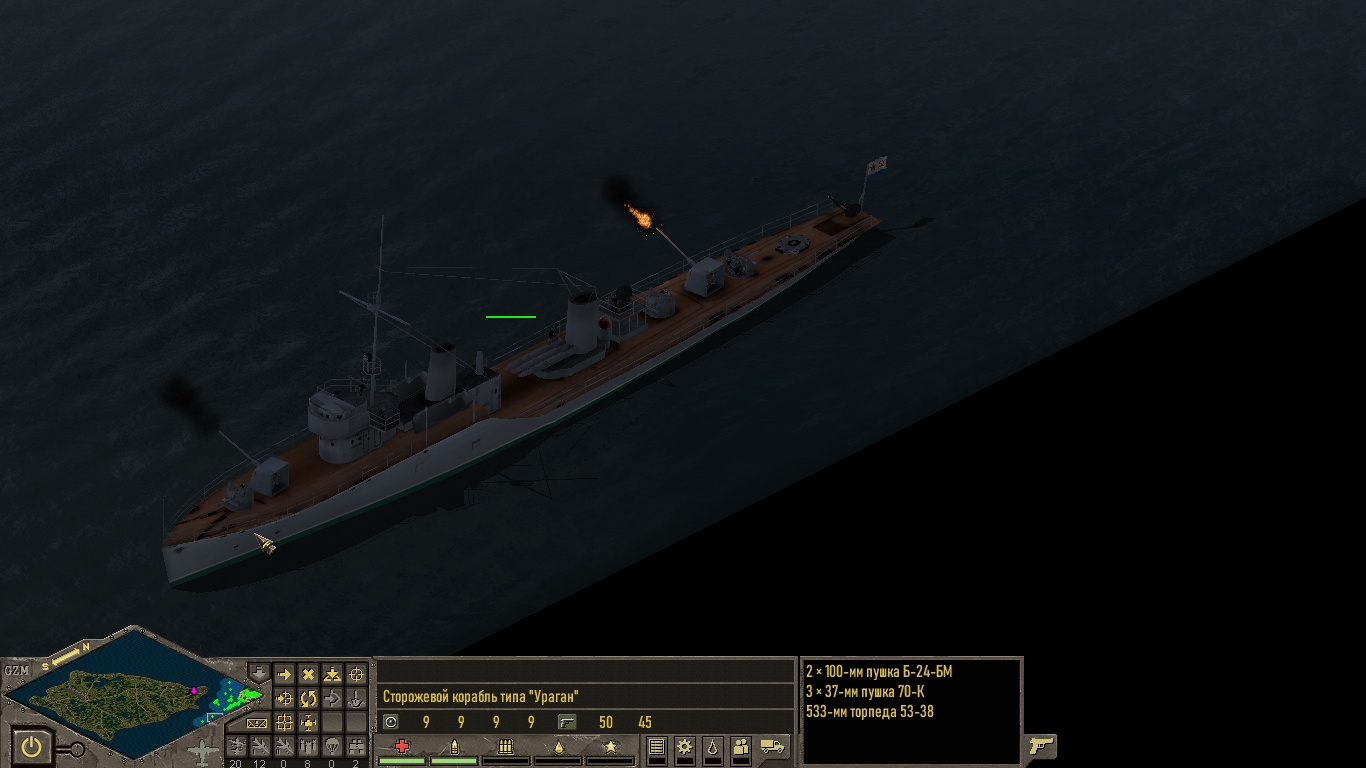Screen dimensions: 1366x768
Task: Select the pistol weapons tab
Action: 1041,745
